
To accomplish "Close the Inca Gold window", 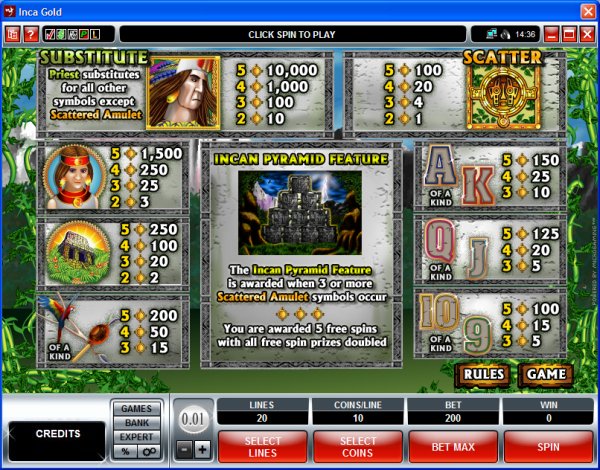I will click(x=587, y=11).
